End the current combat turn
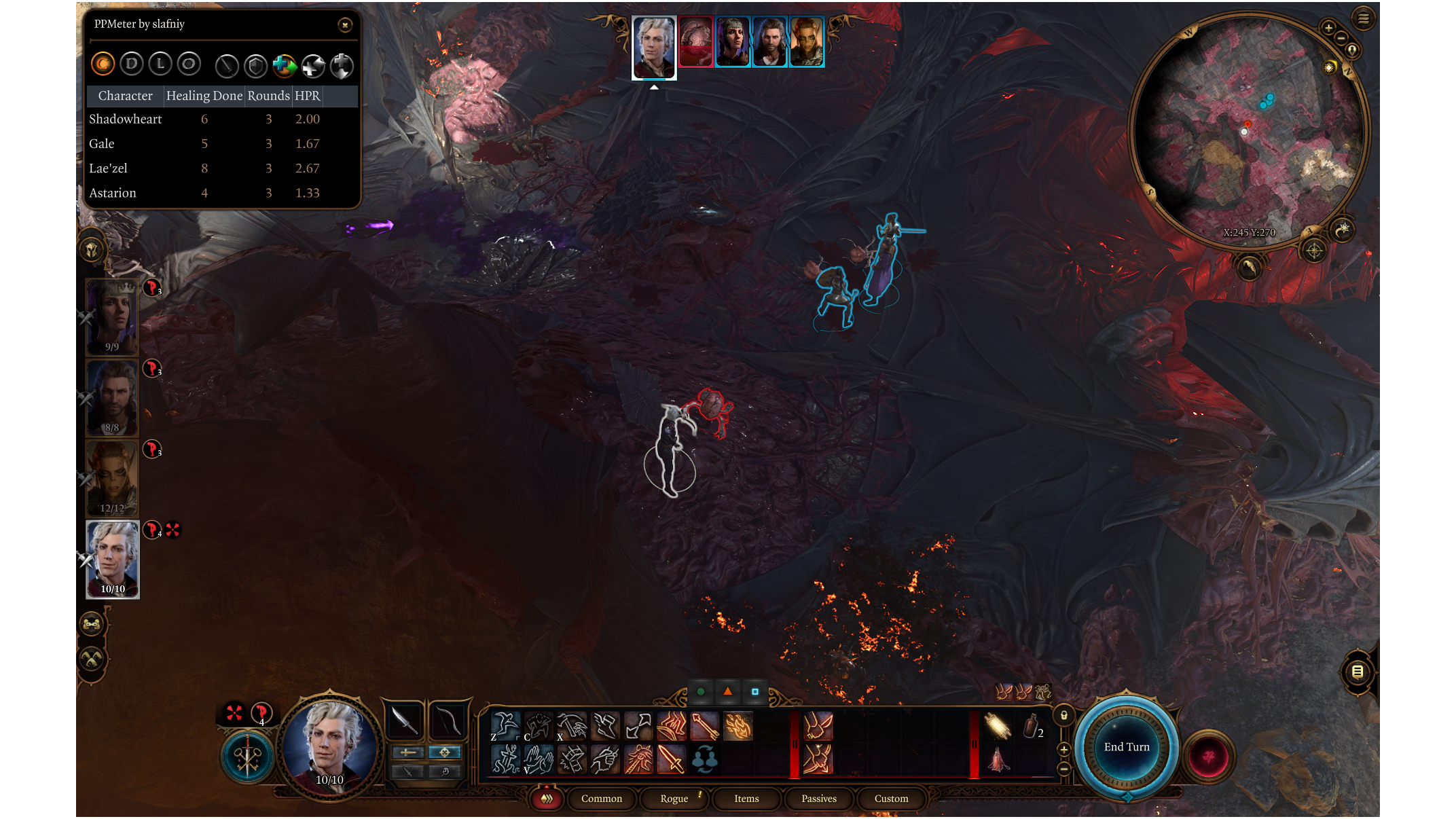 pyautogui.click(x=1127, y=747)
